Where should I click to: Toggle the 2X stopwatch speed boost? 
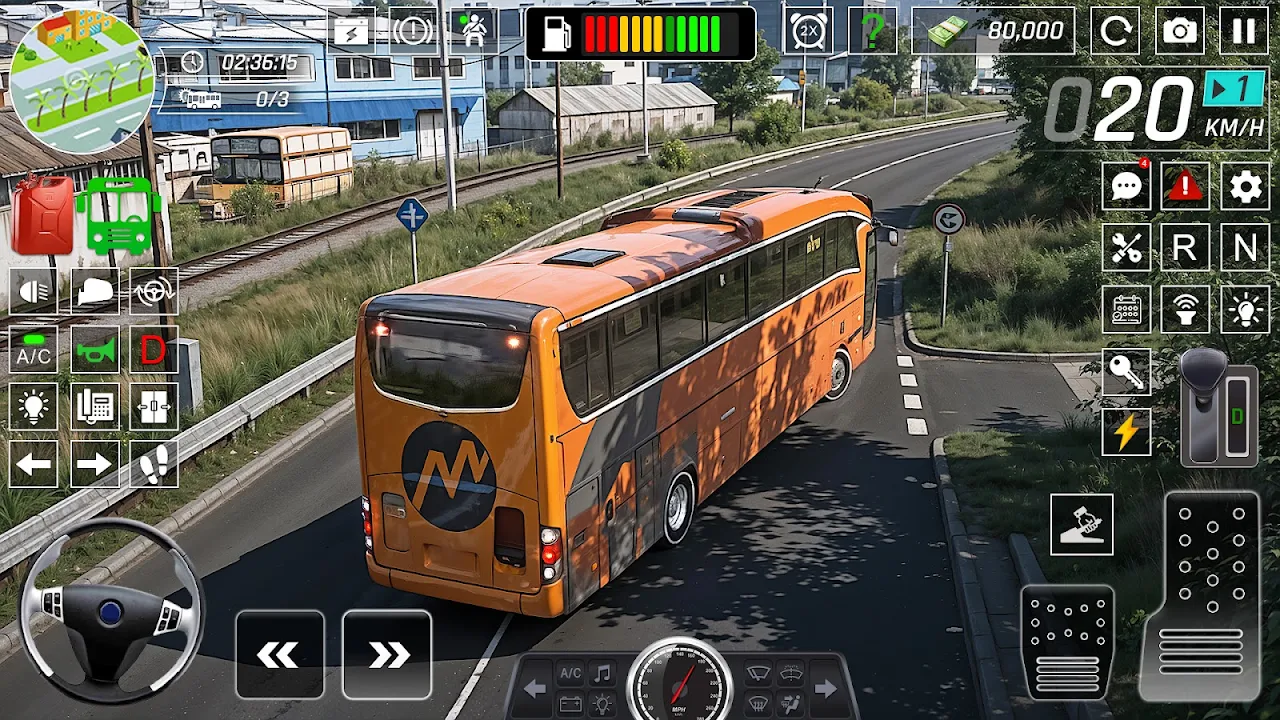pos(807,31)
